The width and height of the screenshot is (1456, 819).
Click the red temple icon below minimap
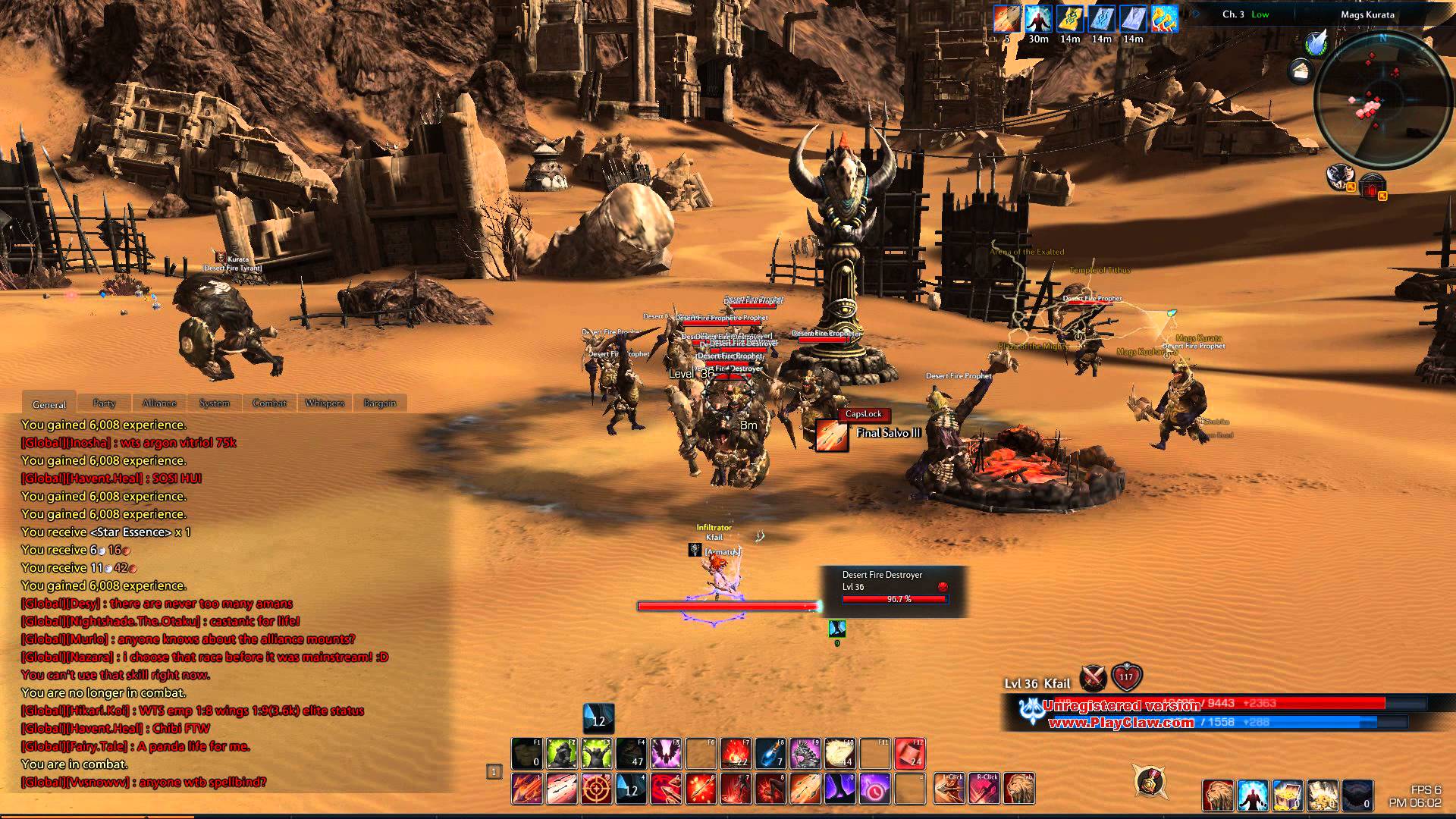[x=1372, y=187]
